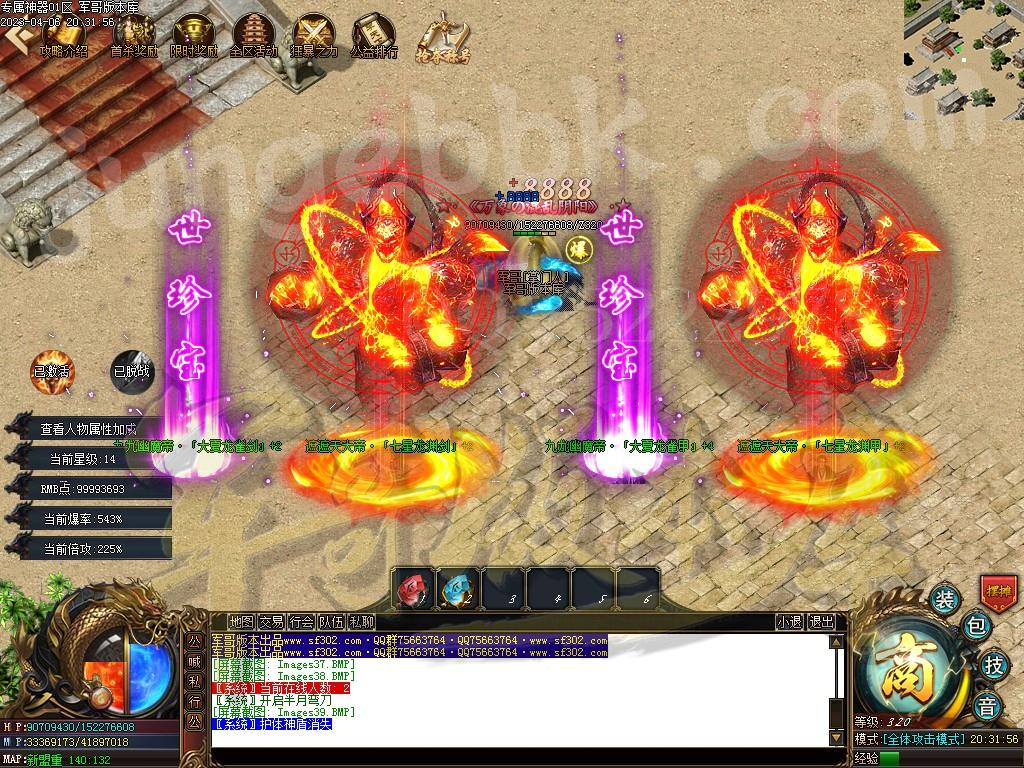Open the 技 skills button

coord(994,664)
